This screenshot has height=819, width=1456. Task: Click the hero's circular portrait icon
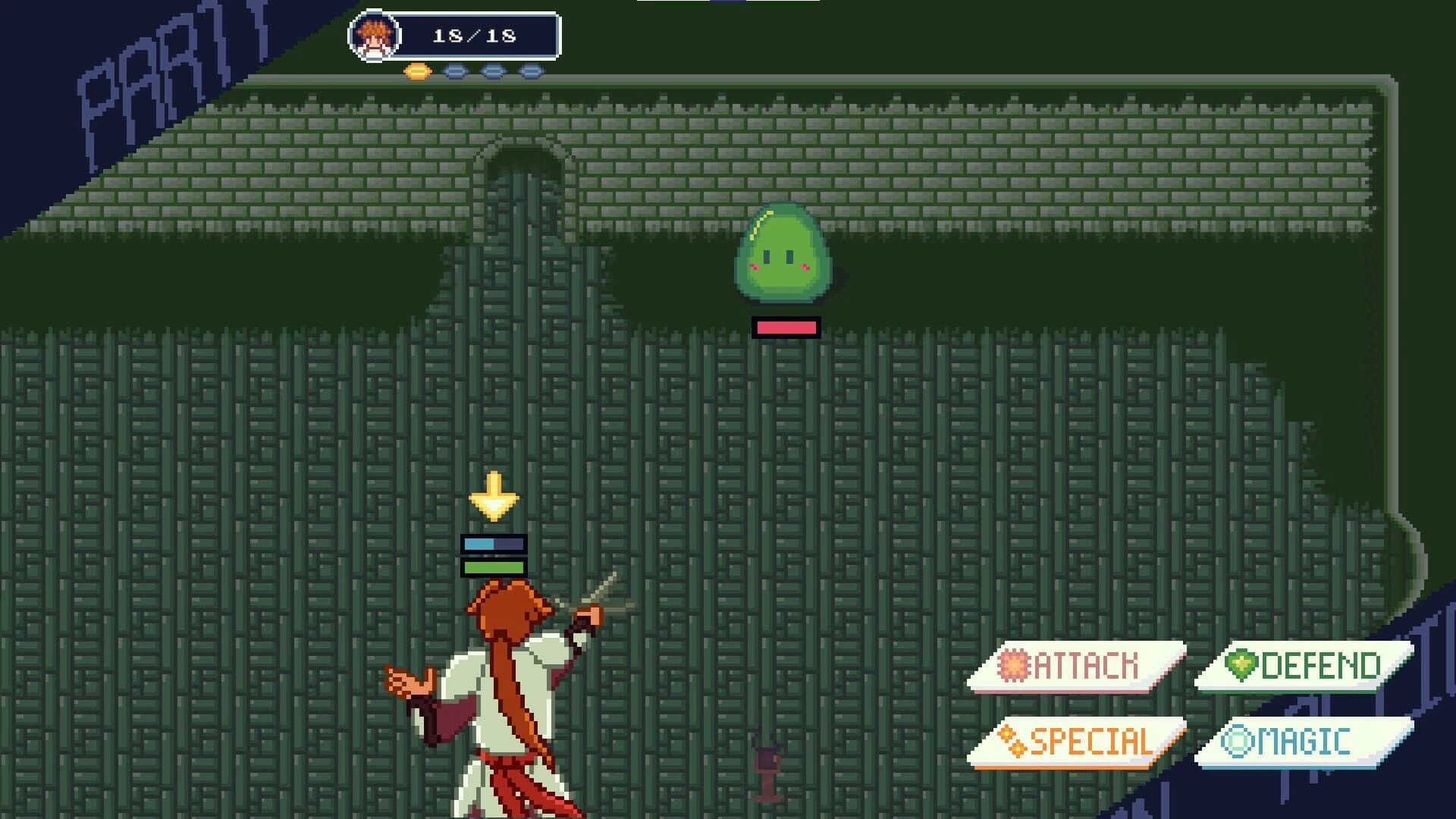coord(372,34)
